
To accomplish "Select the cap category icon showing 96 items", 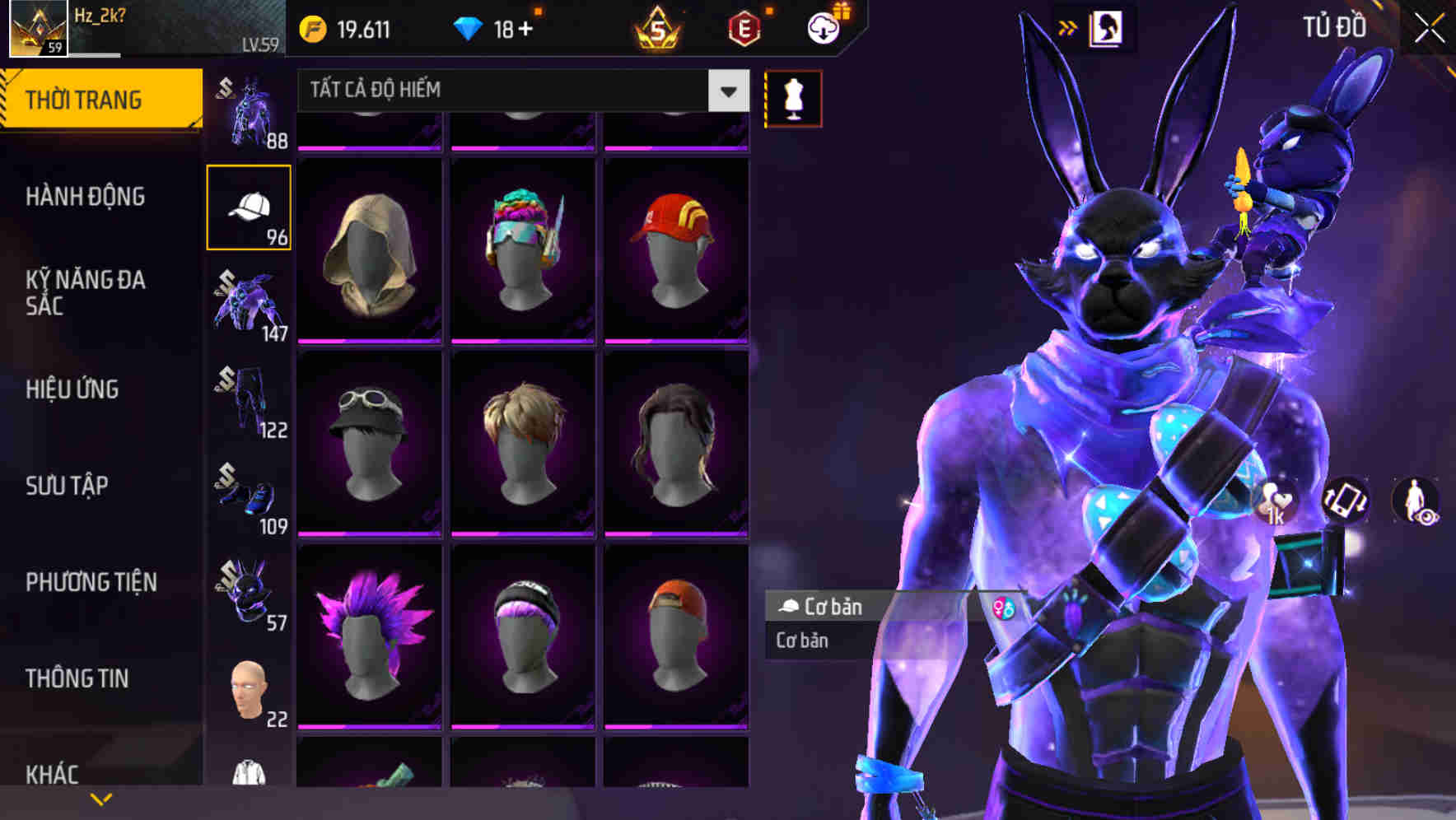I will point(249,206).
